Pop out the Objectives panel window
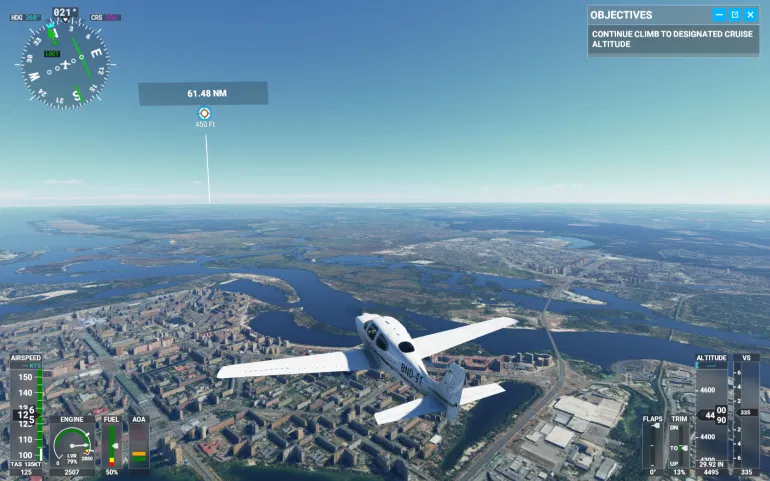770x481 pixels. click(735, 15)
